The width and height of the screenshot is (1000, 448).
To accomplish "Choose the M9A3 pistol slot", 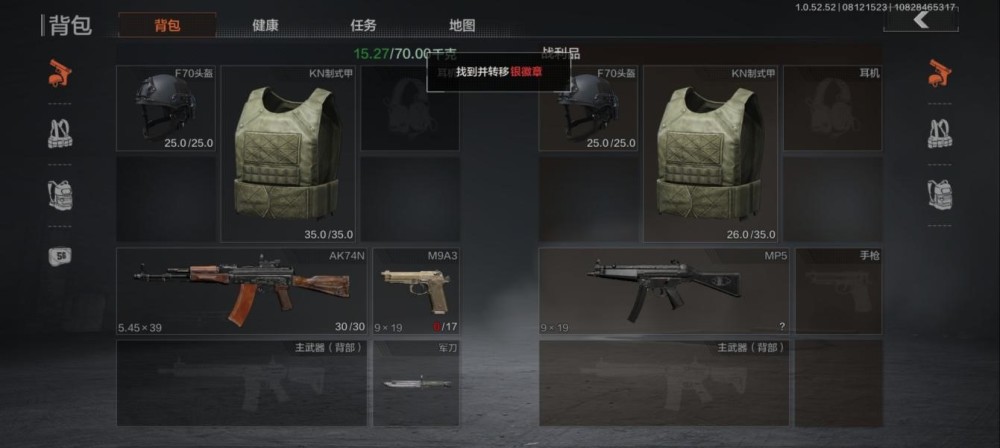I will tap(416, 291).
